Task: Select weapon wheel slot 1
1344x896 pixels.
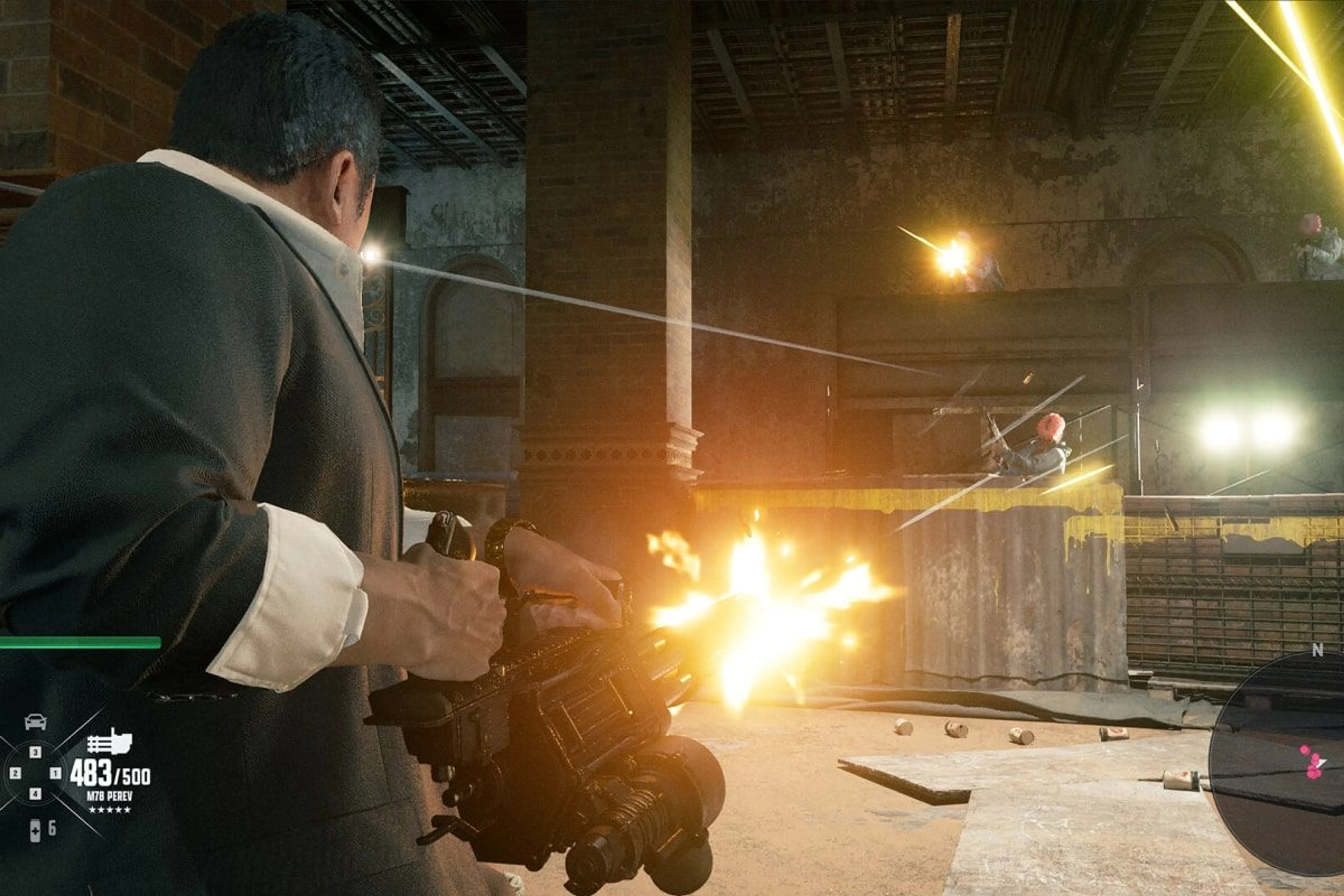Action: (x=56, y=773)
